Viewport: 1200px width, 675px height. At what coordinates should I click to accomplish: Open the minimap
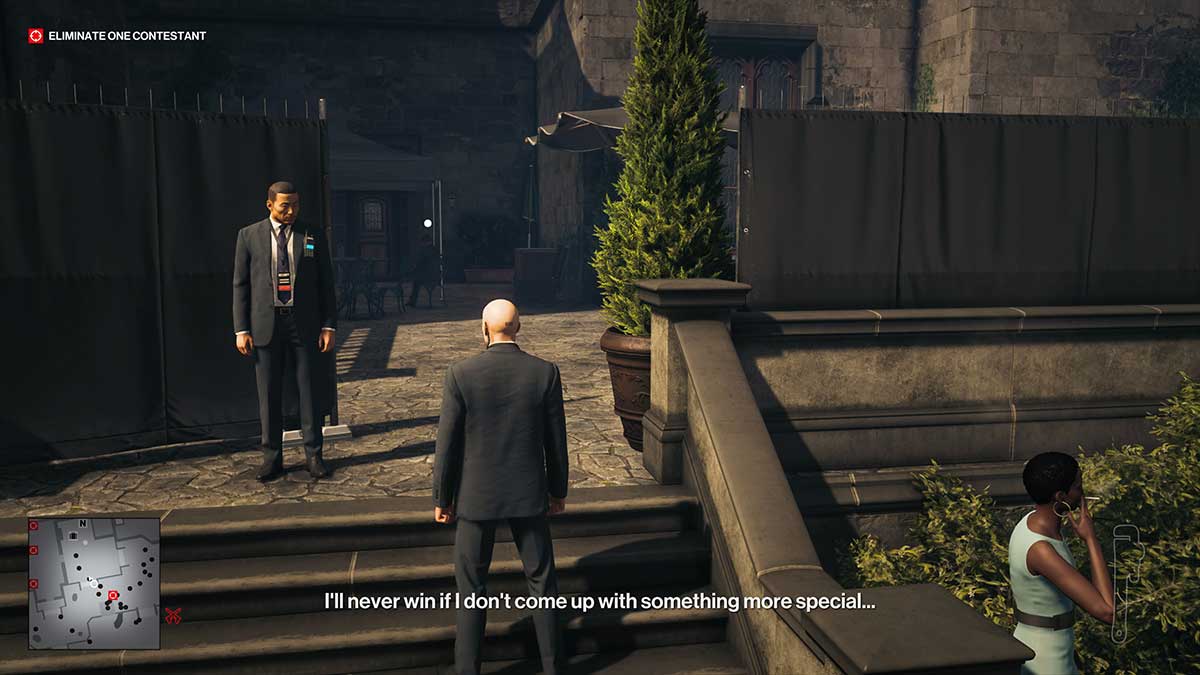click(x=93, y=582)
